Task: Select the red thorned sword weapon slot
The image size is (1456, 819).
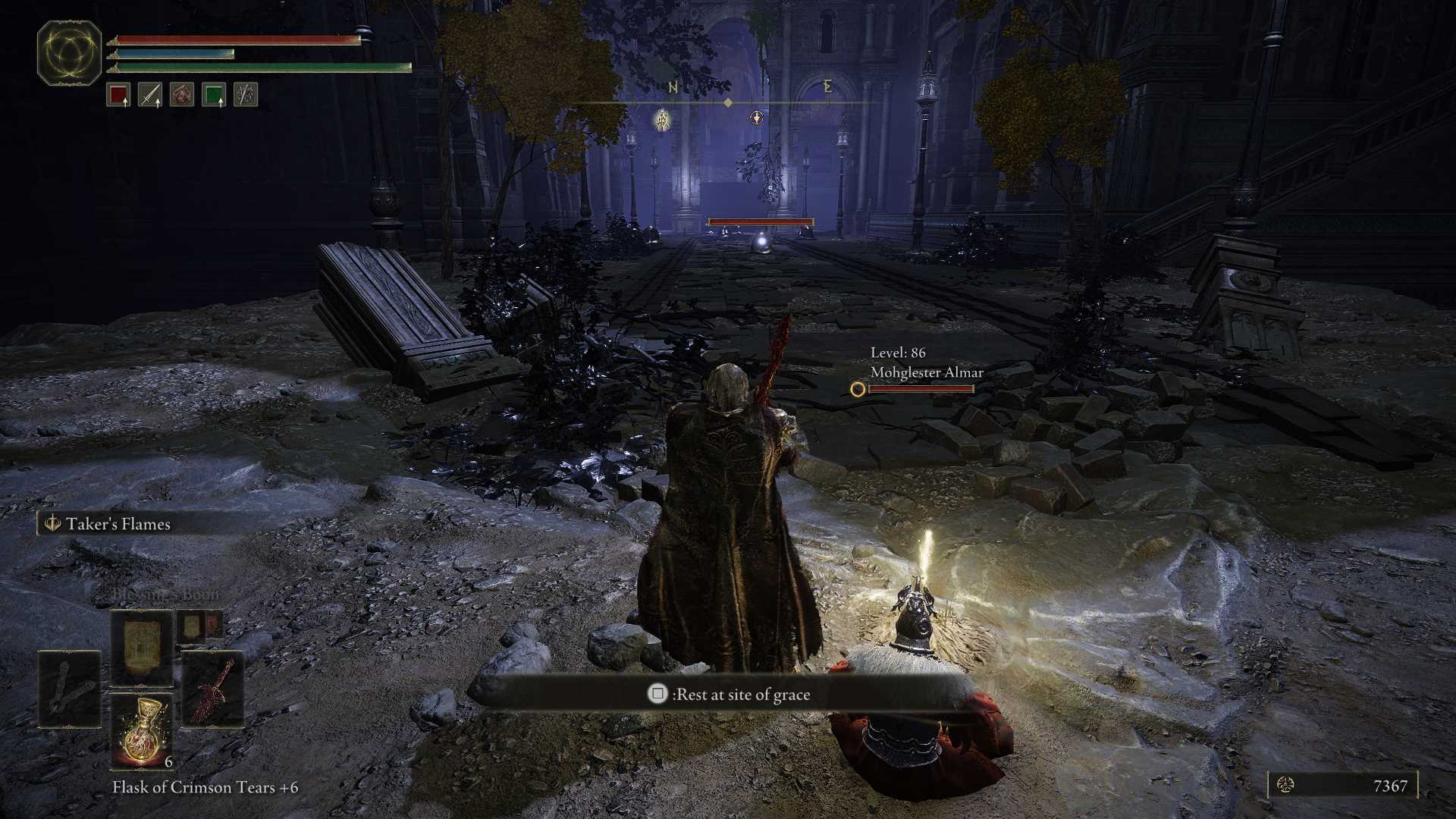Action: point(213,689)
